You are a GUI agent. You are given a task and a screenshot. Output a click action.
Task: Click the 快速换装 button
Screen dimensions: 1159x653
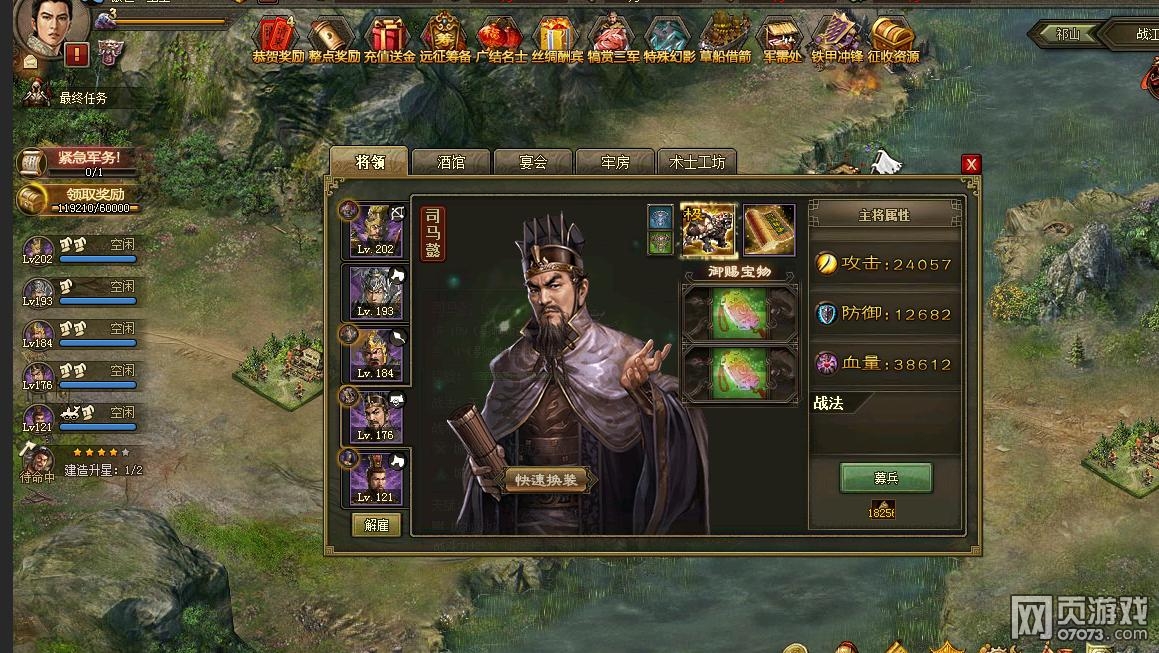(545, 480)
